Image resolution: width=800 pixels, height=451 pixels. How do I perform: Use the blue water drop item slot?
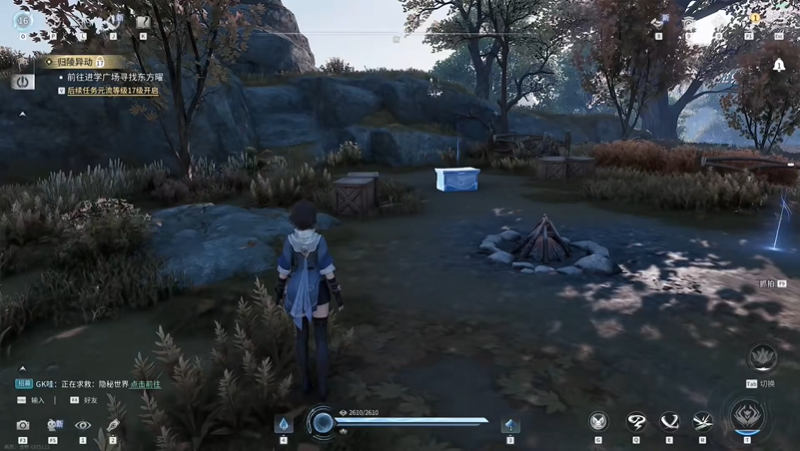click(284, 425)
